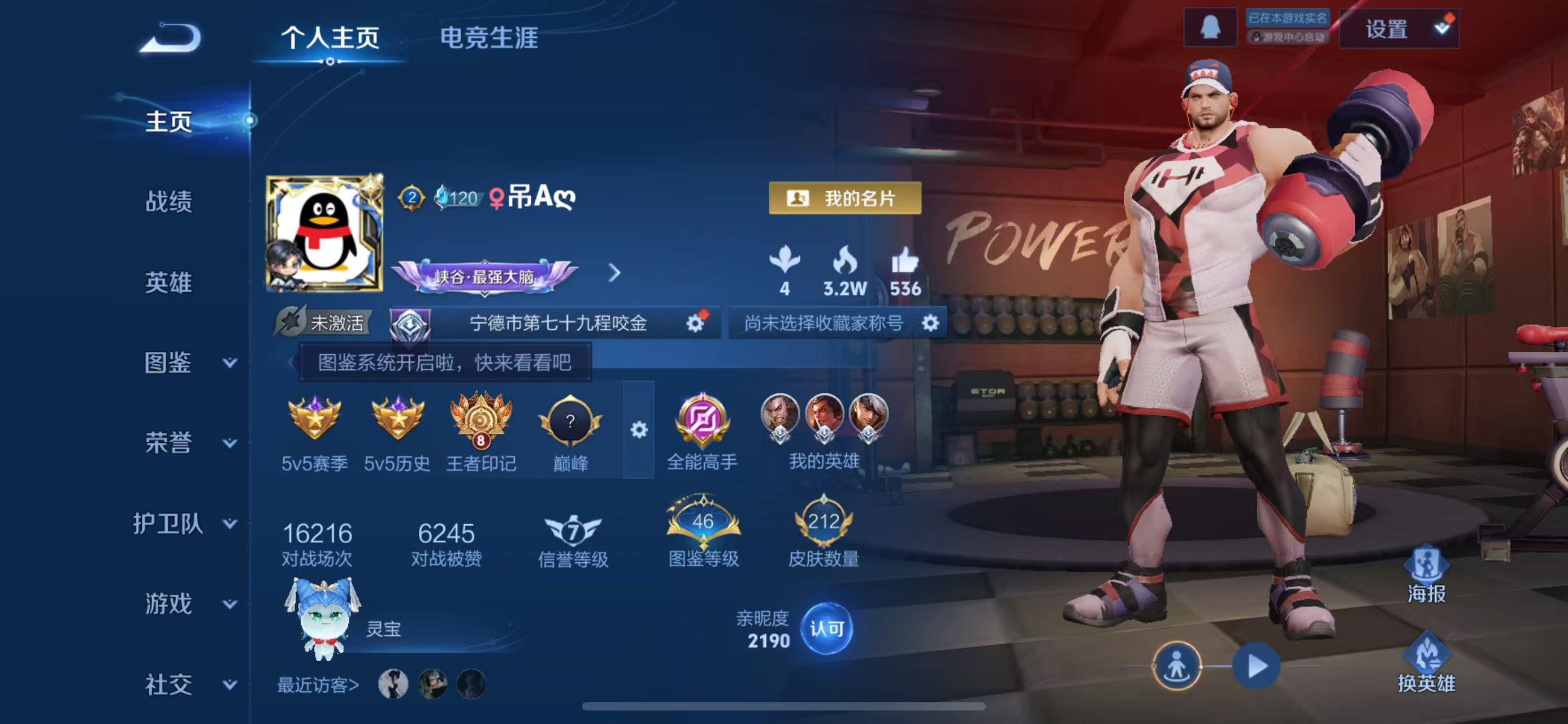
Task: Play the hero showcase animation
Action: click(x=1256, y=666)
